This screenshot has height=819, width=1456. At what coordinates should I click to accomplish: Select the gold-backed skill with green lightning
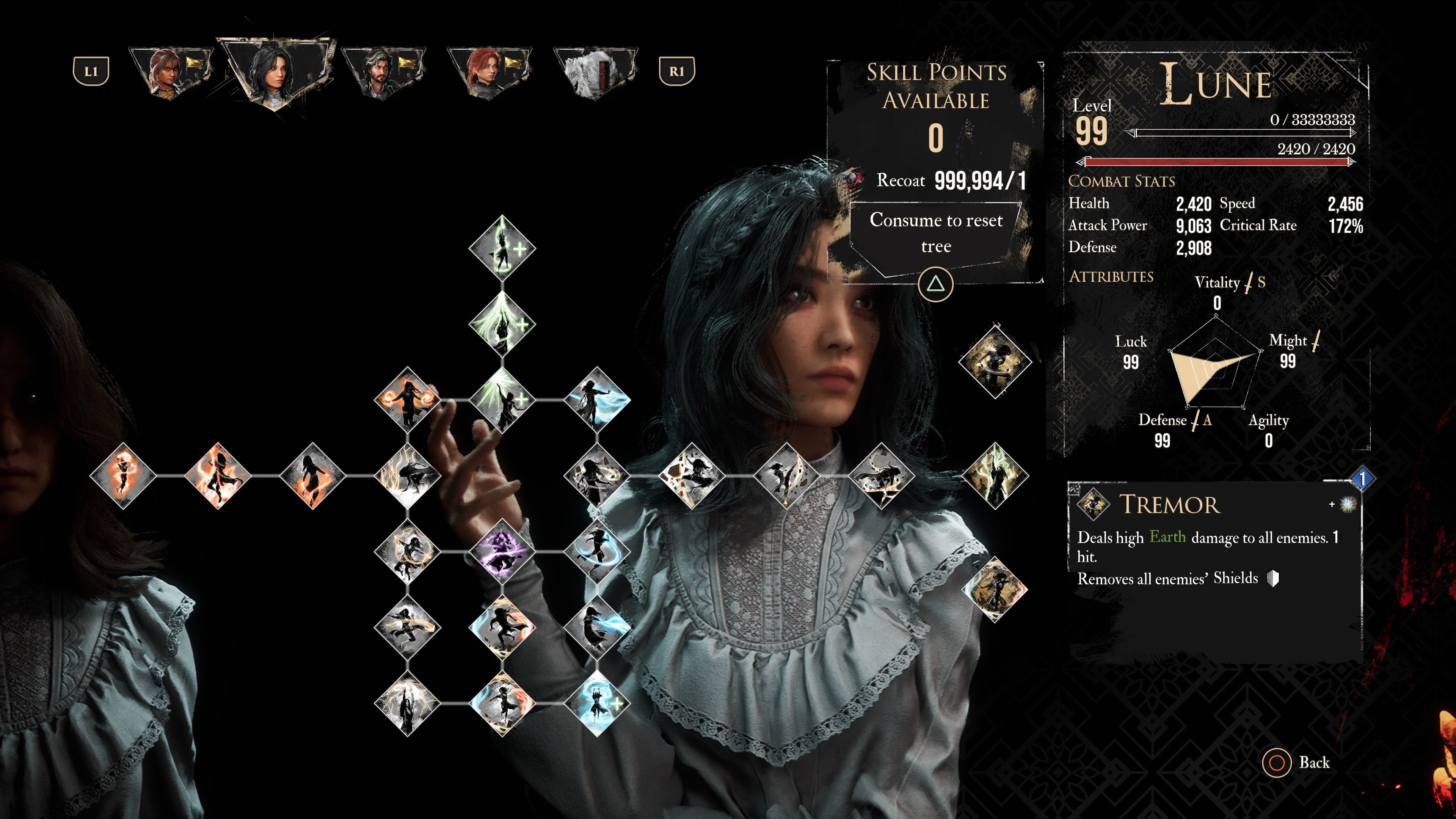tap(994, 475)
